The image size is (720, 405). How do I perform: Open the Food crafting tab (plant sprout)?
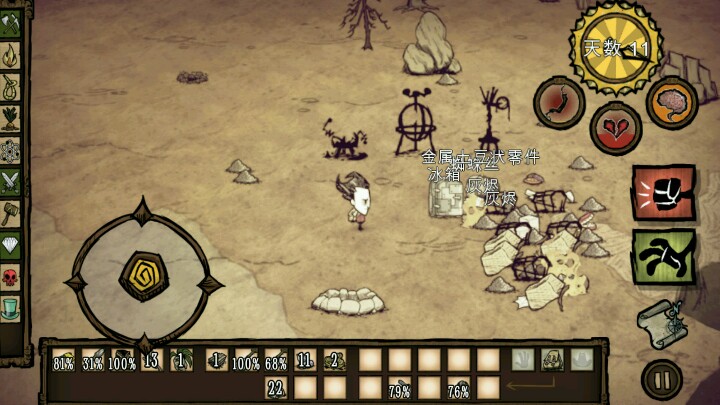click(12, 117)
